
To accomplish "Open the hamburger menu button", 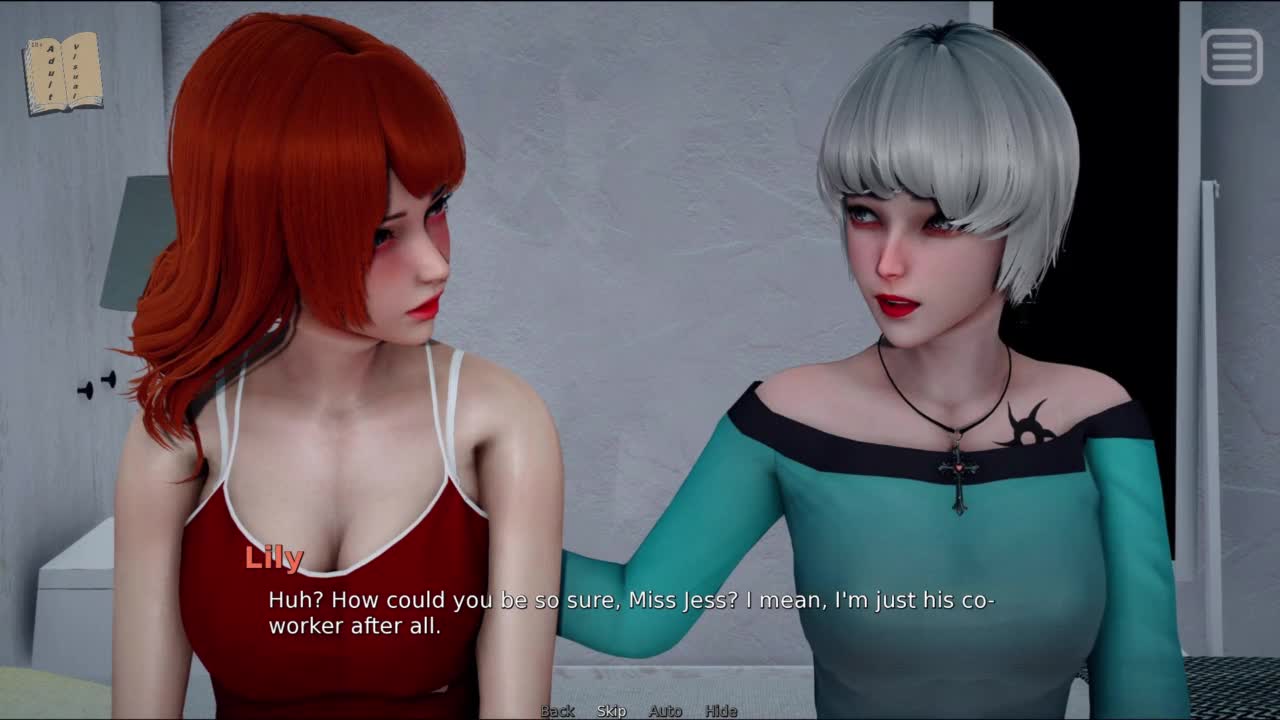I will (x=1232, y=56).
